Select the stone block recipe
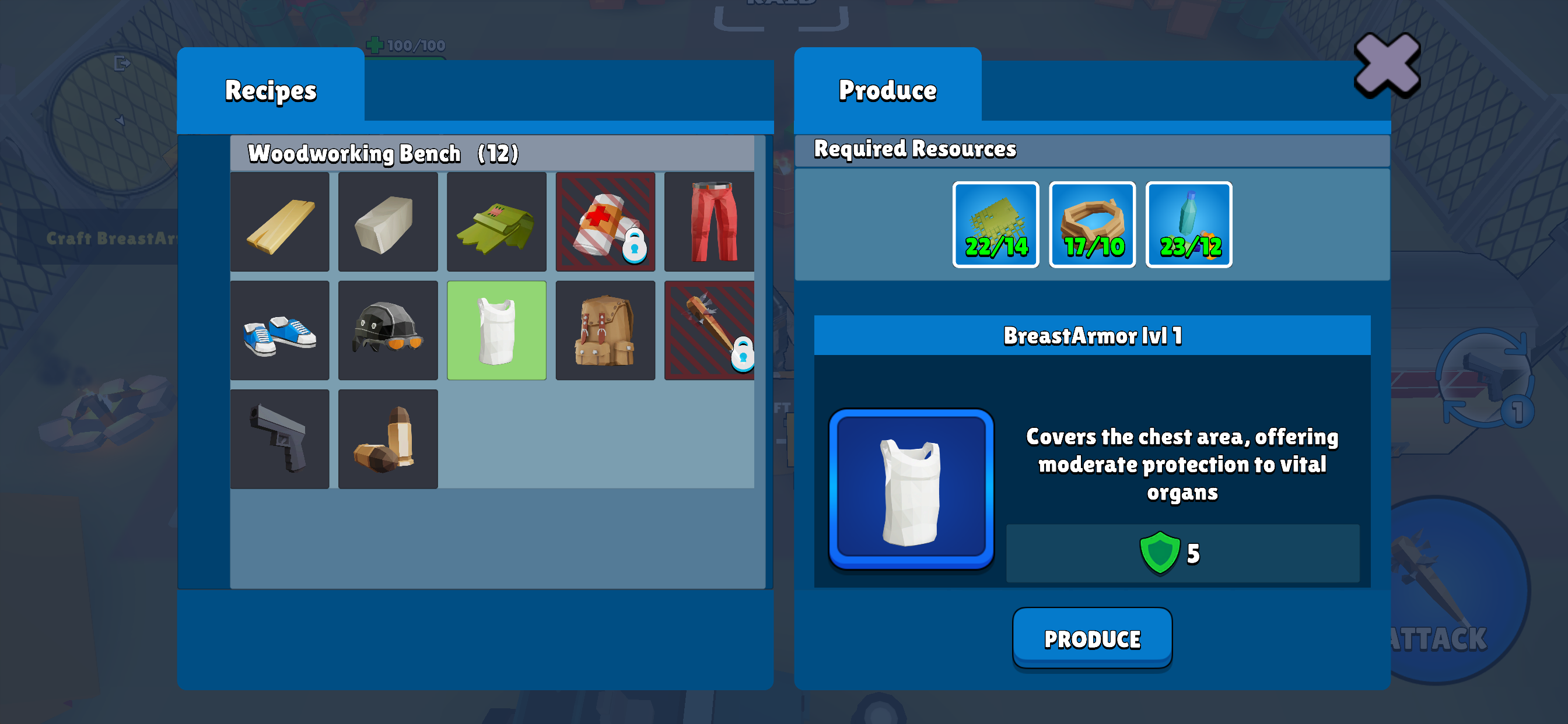 coord(388,222)
